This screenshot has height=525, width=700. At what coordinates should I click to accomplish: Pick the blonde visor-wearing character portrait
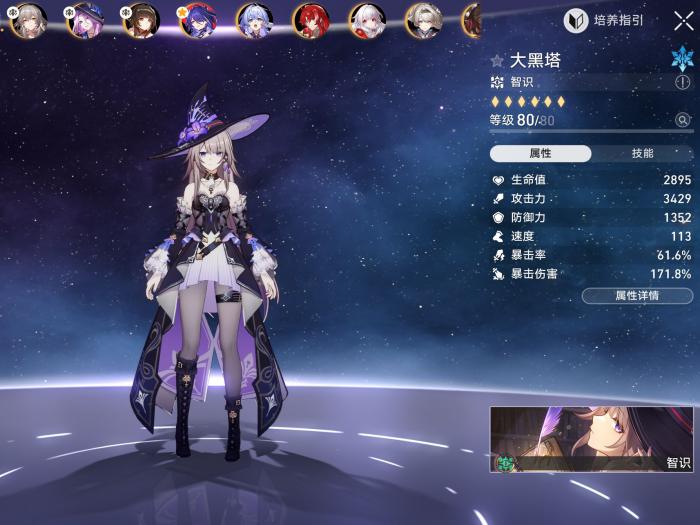pyautogui.click(x=423, y=20)
